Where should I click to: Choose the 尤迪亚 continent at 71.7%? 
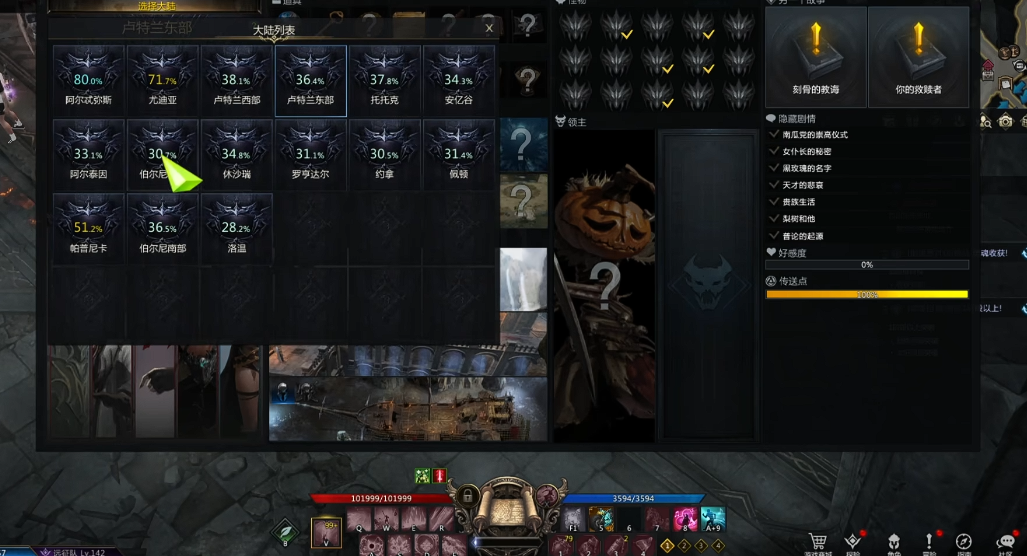click(x=163, y=80)
